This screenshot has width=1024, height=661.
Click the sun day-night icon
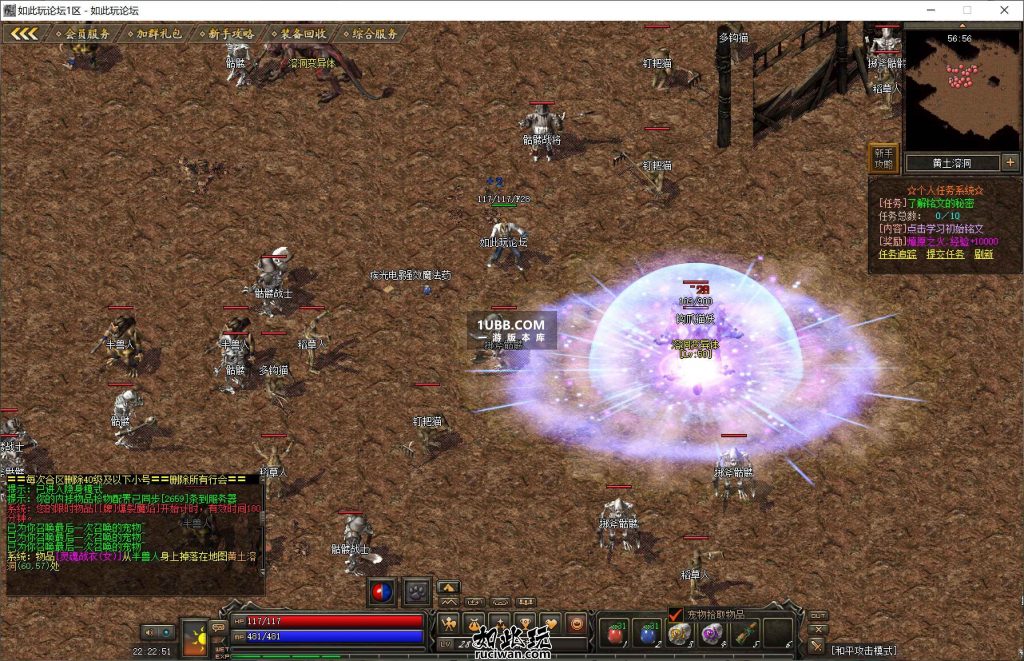194,635
